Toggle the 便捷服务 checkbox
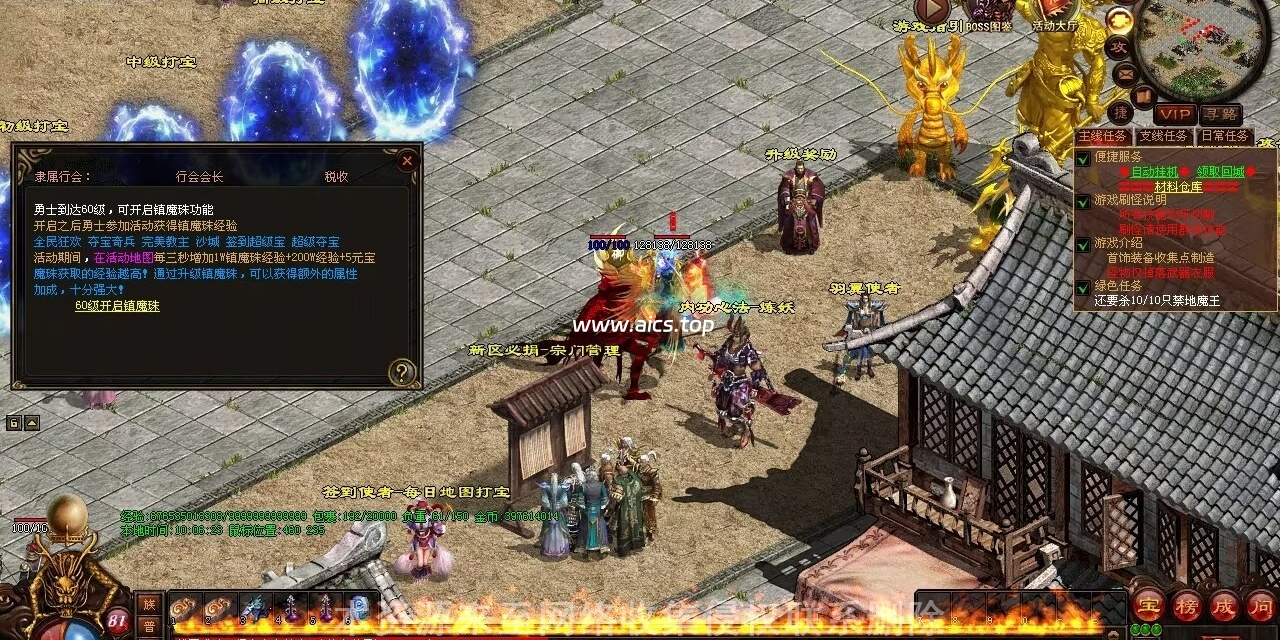The height and width of the screenshot is (640, 1280). 1083,158
